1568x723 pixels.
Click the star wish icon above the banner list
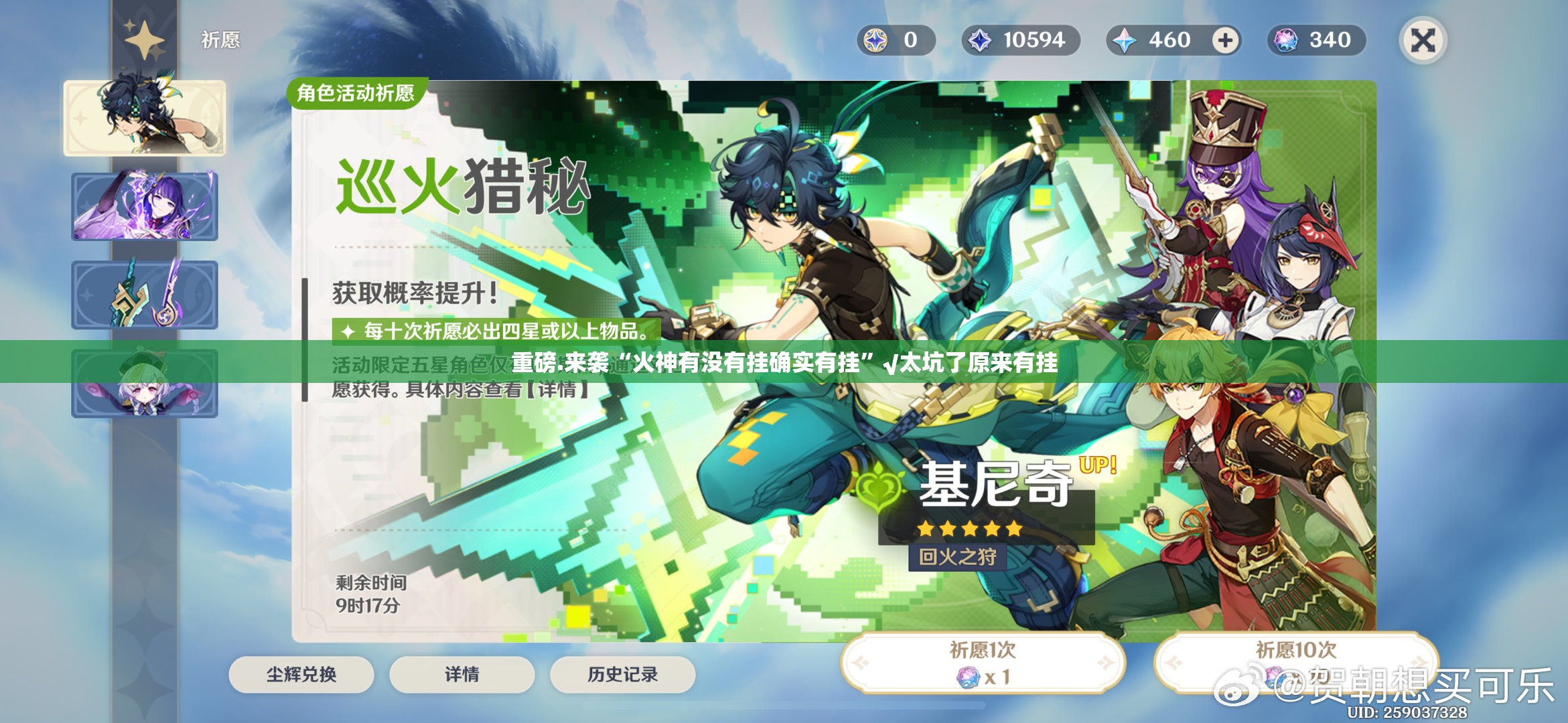144,38
